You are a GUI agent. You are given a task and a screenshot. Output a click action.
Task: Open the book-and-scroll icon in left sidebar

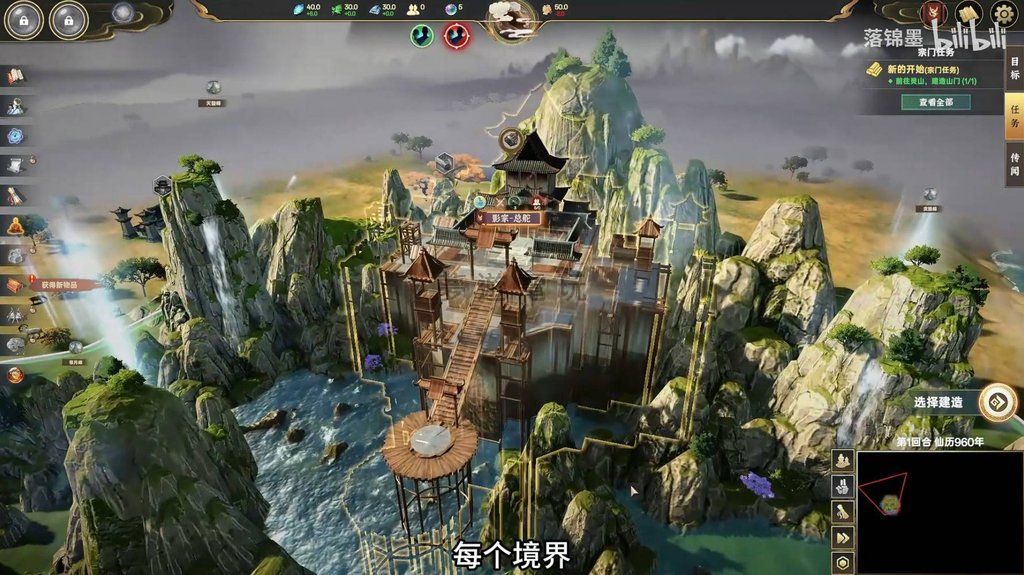(15, 76)
